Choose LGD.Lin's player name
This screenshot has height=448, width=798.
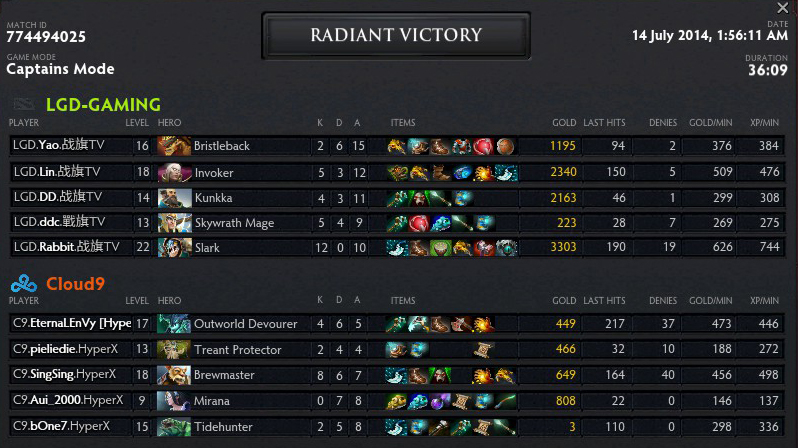(57, 172)
